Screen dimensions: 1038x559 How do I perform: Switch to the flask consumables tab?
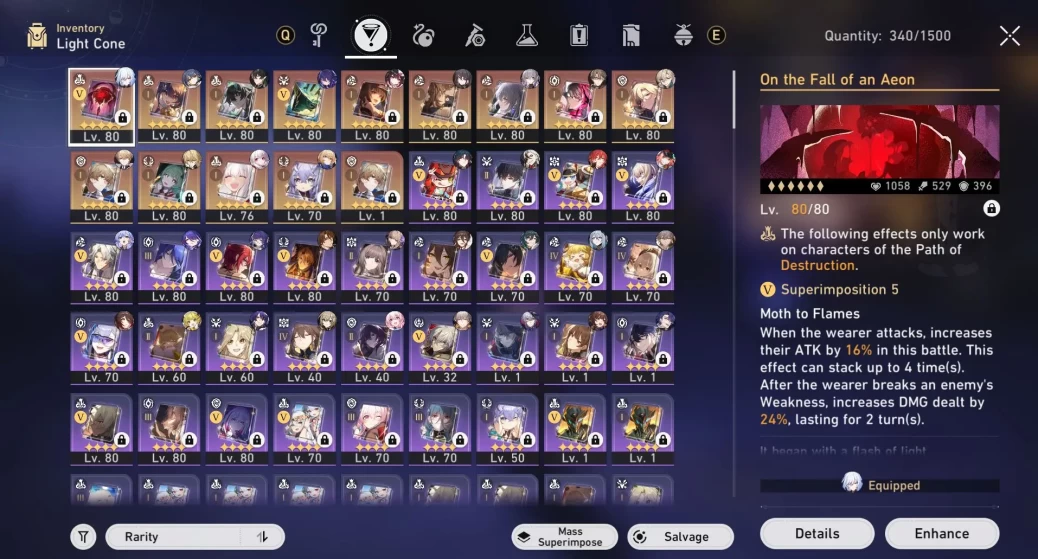click(x=527, y=36)
